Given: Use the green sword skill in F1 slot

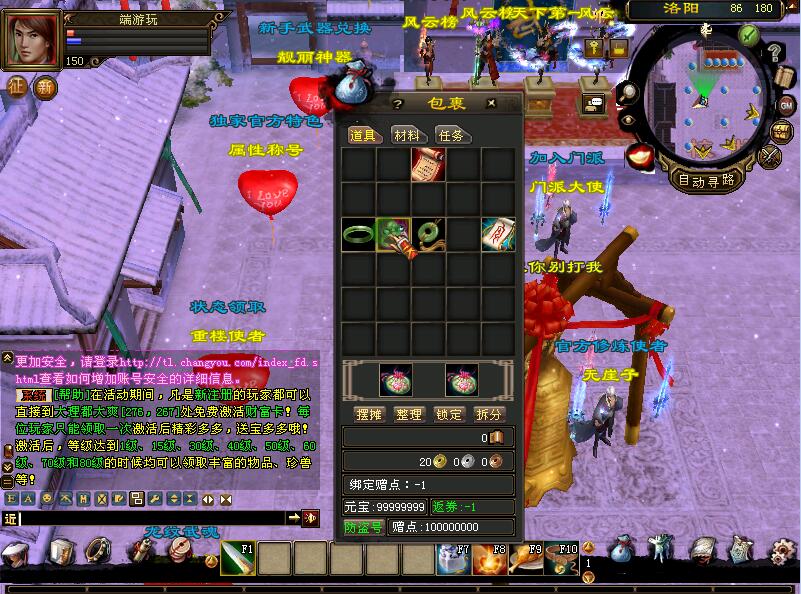Looking at the screenshot, I should [x=237, y=559].
